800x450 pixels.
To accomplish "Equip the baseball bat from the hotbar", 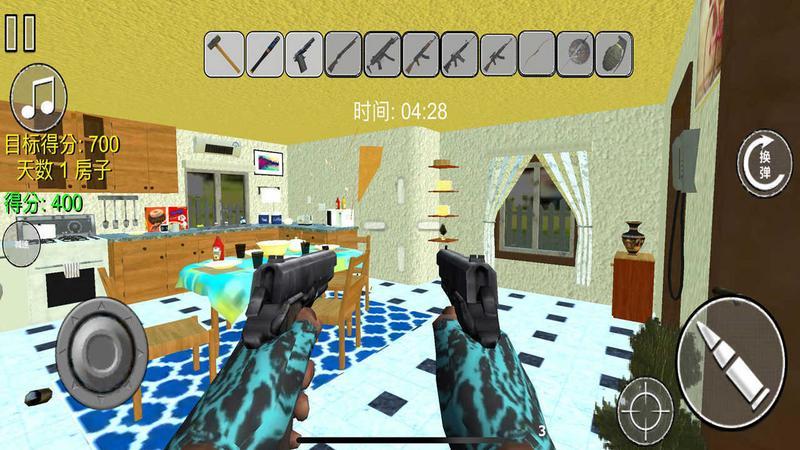I will (263, 53).
